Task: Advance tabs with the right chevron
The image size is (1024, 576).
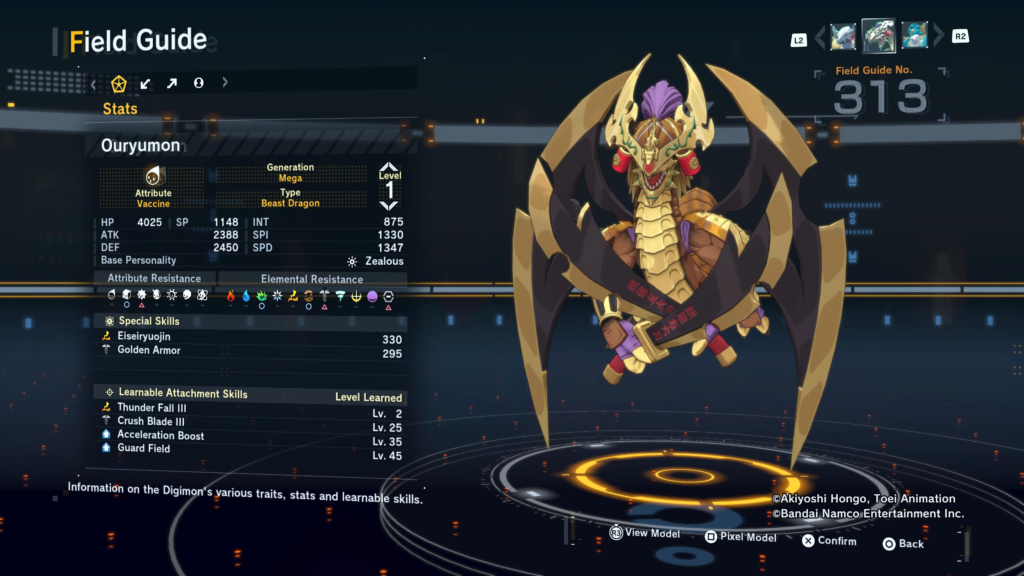Action: pos(225,83)
